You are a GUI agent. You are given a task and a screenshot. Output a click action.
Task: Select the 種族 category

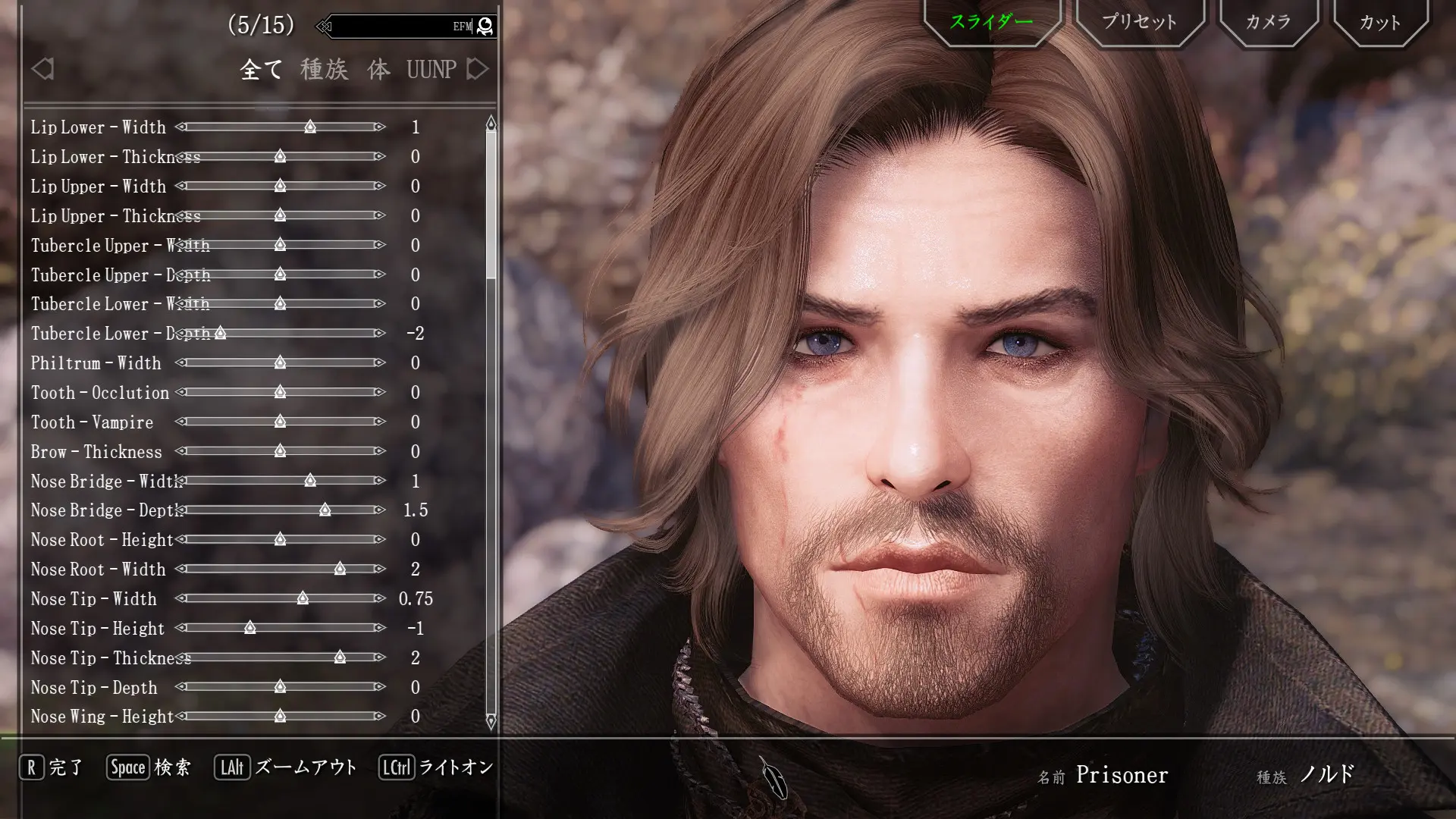(x=324, y=70)
